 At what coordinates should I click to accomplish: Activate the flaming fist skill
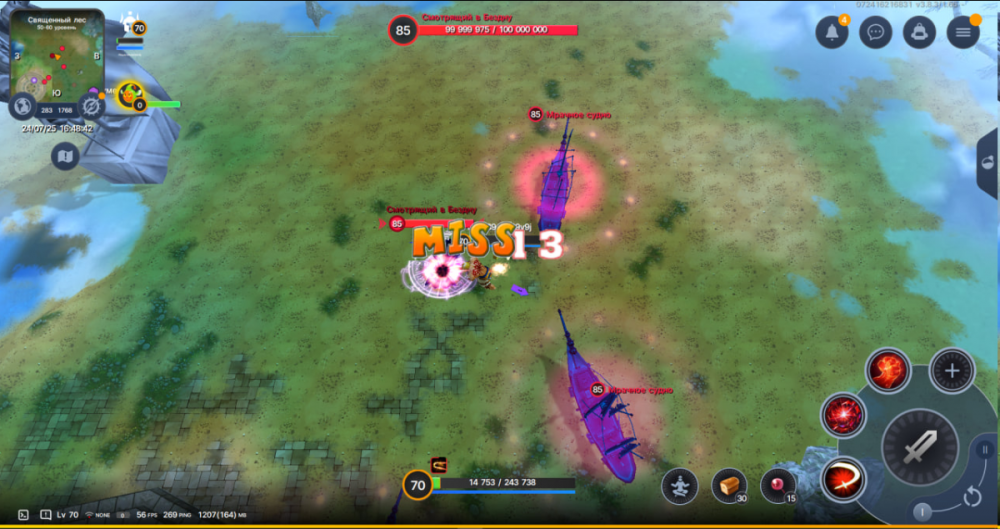pyautogui.click(x=887, y=371)
